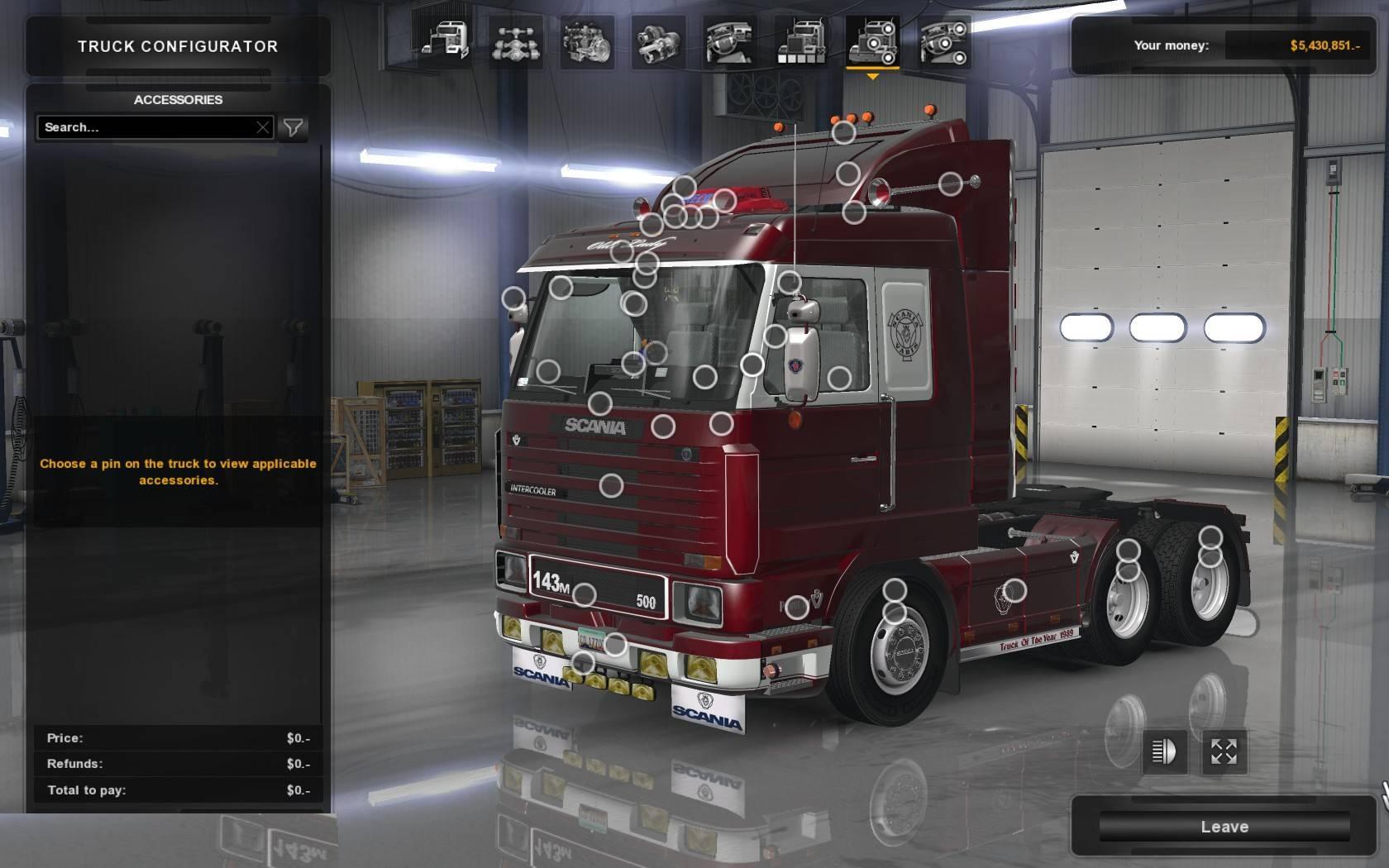
Task: Pick the pin on the 143M badge panel
Action: pos(585,594)
